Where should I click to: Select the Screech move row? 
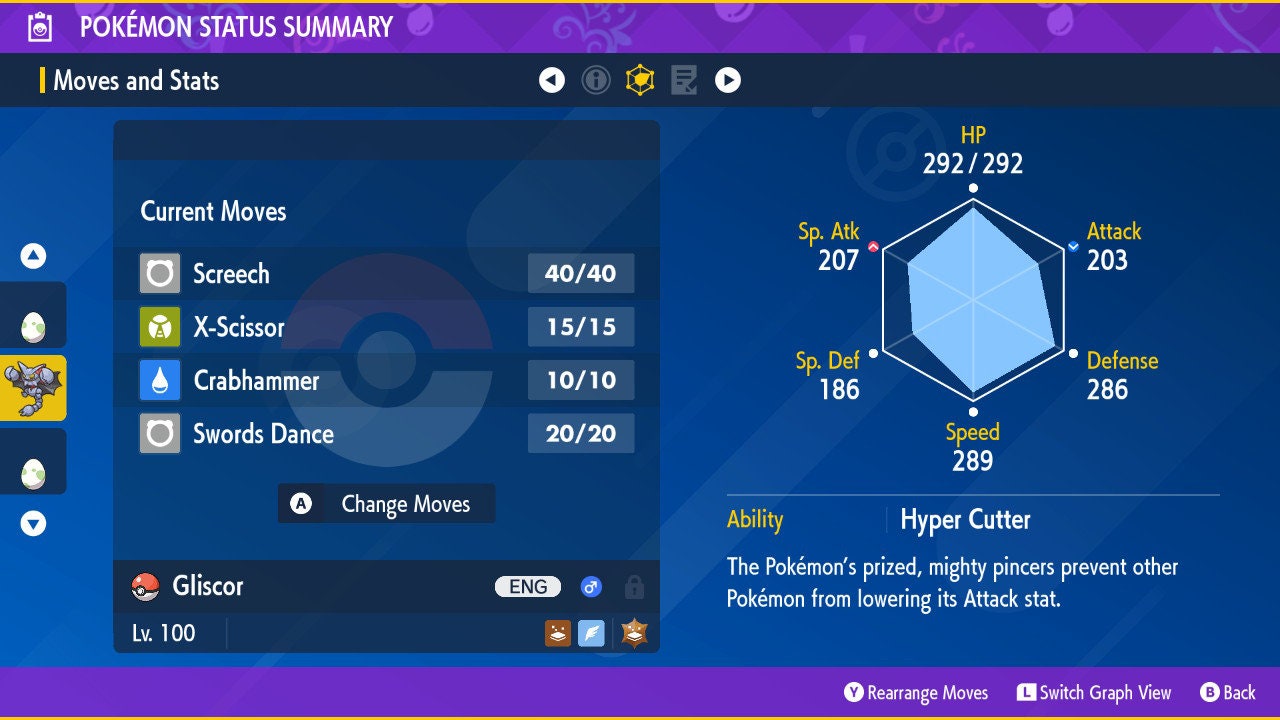coord(386,273)
